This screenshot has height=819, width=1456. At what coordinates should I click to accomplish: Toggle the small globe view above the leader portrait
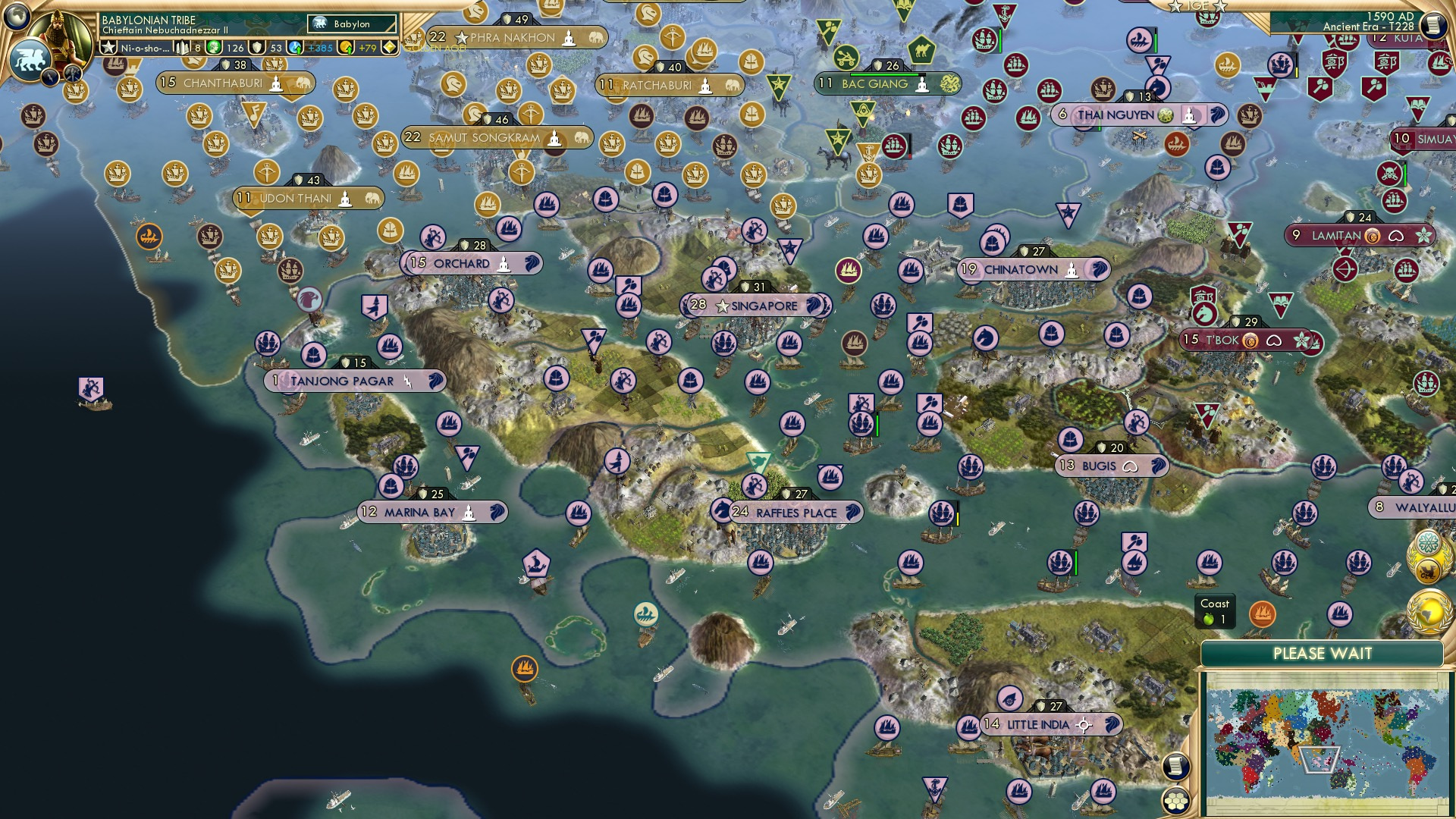coord(15,17)
